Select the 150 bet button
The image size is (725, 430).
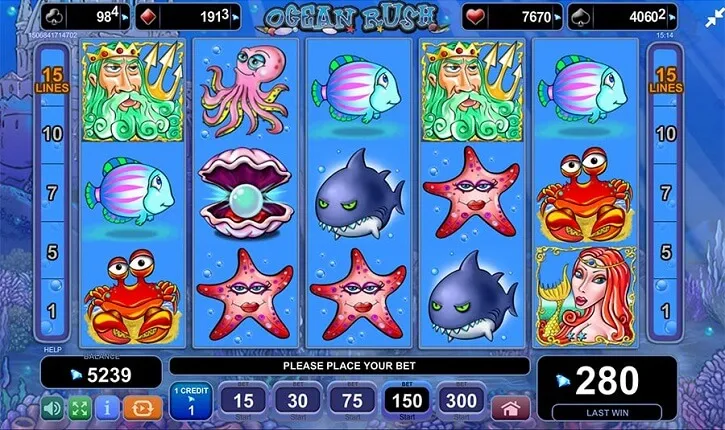406,401
